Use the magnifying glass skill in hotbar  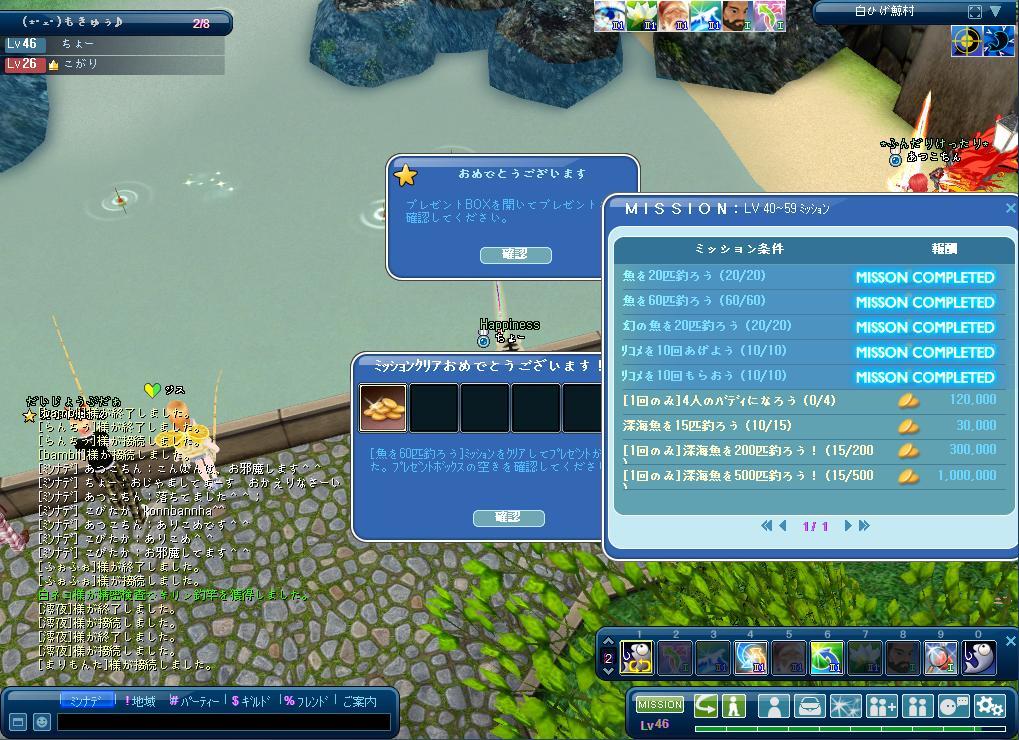pyautogui.click(x=940, y=657)
